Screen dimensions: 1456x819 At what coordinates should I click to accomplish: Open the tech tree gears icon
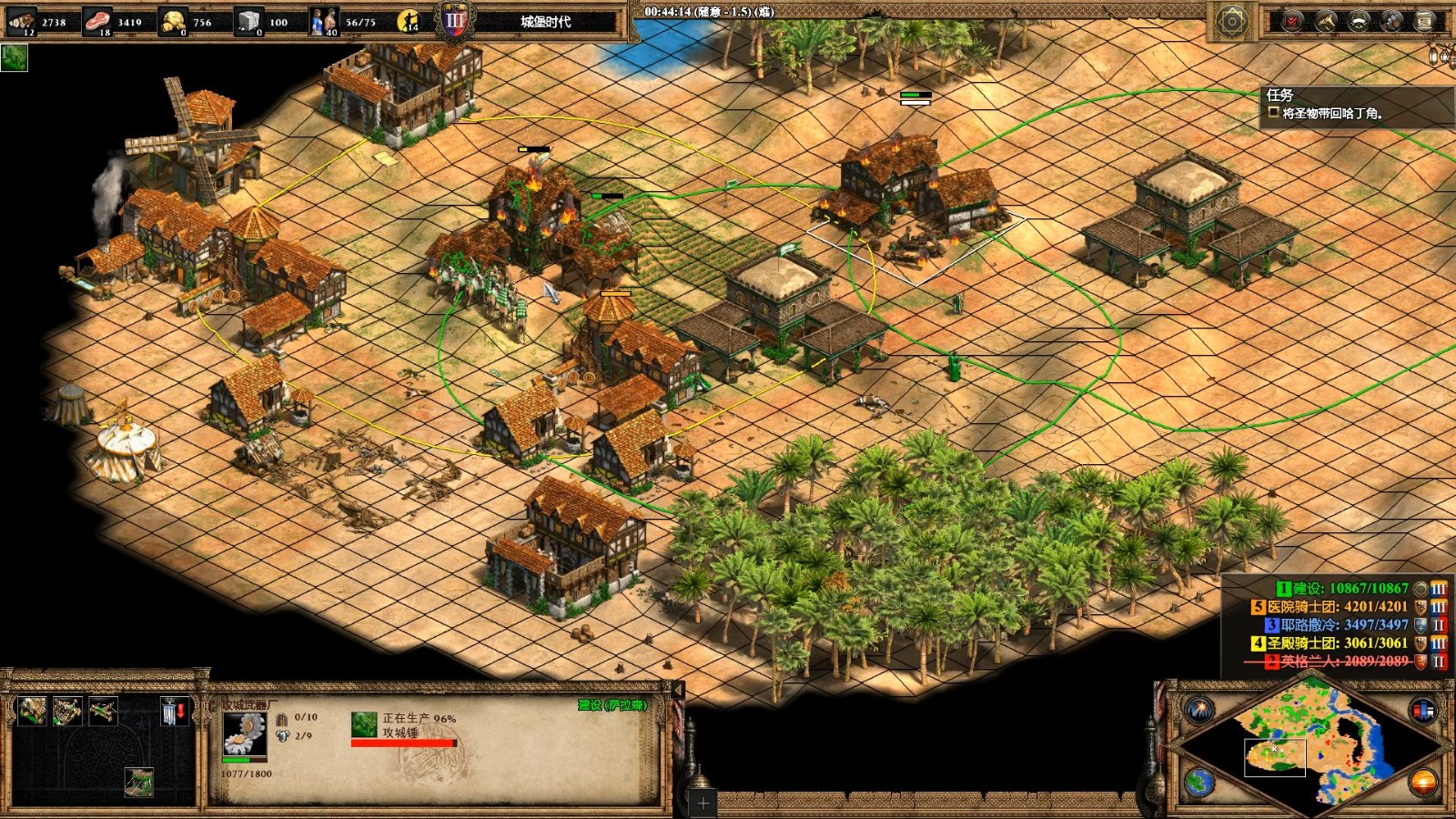[1391, 21]
